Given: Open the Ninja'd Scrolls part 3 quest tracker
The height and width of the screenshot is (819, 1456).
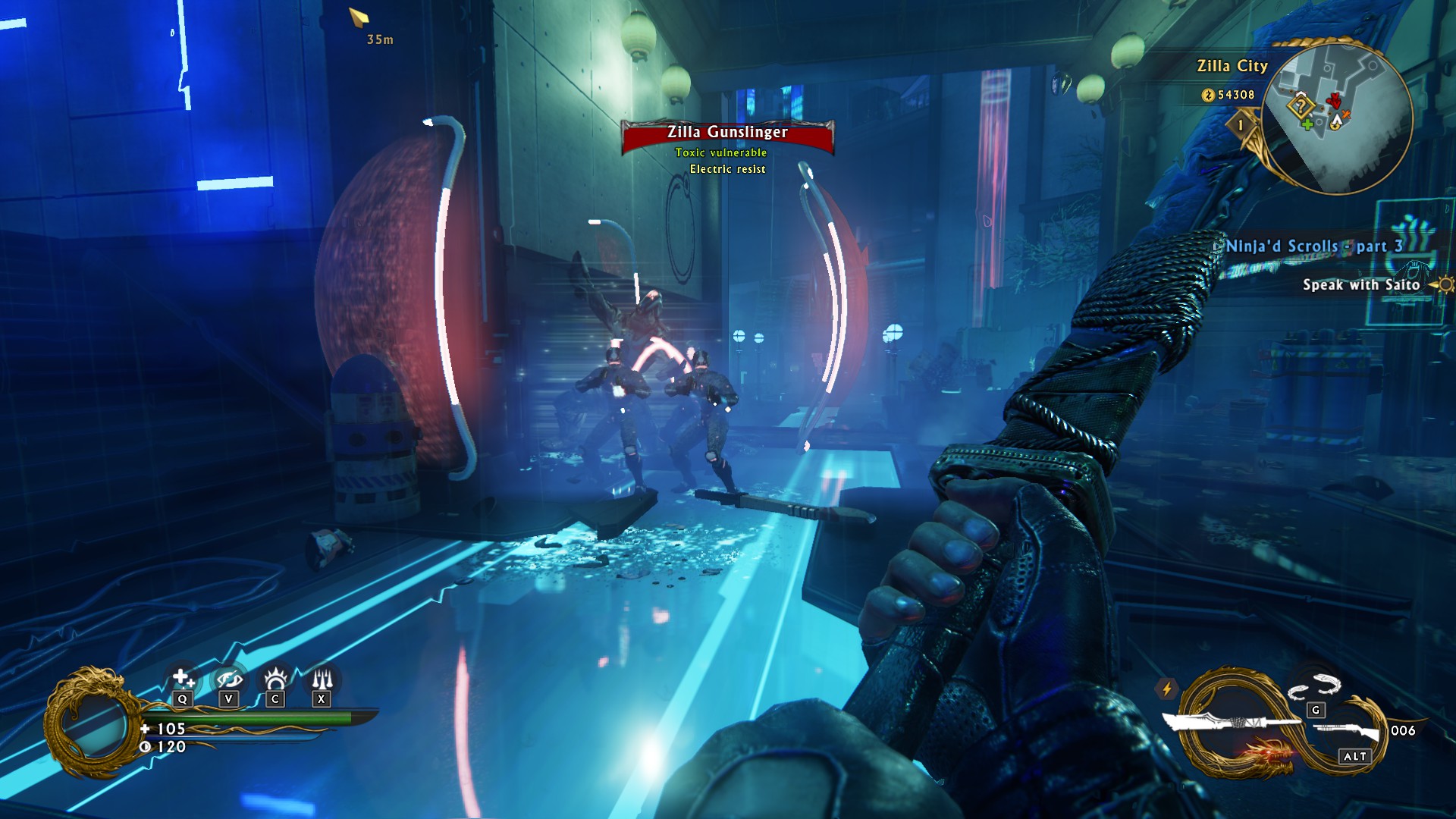Looking at the screenshot, I should (1313, 246).
